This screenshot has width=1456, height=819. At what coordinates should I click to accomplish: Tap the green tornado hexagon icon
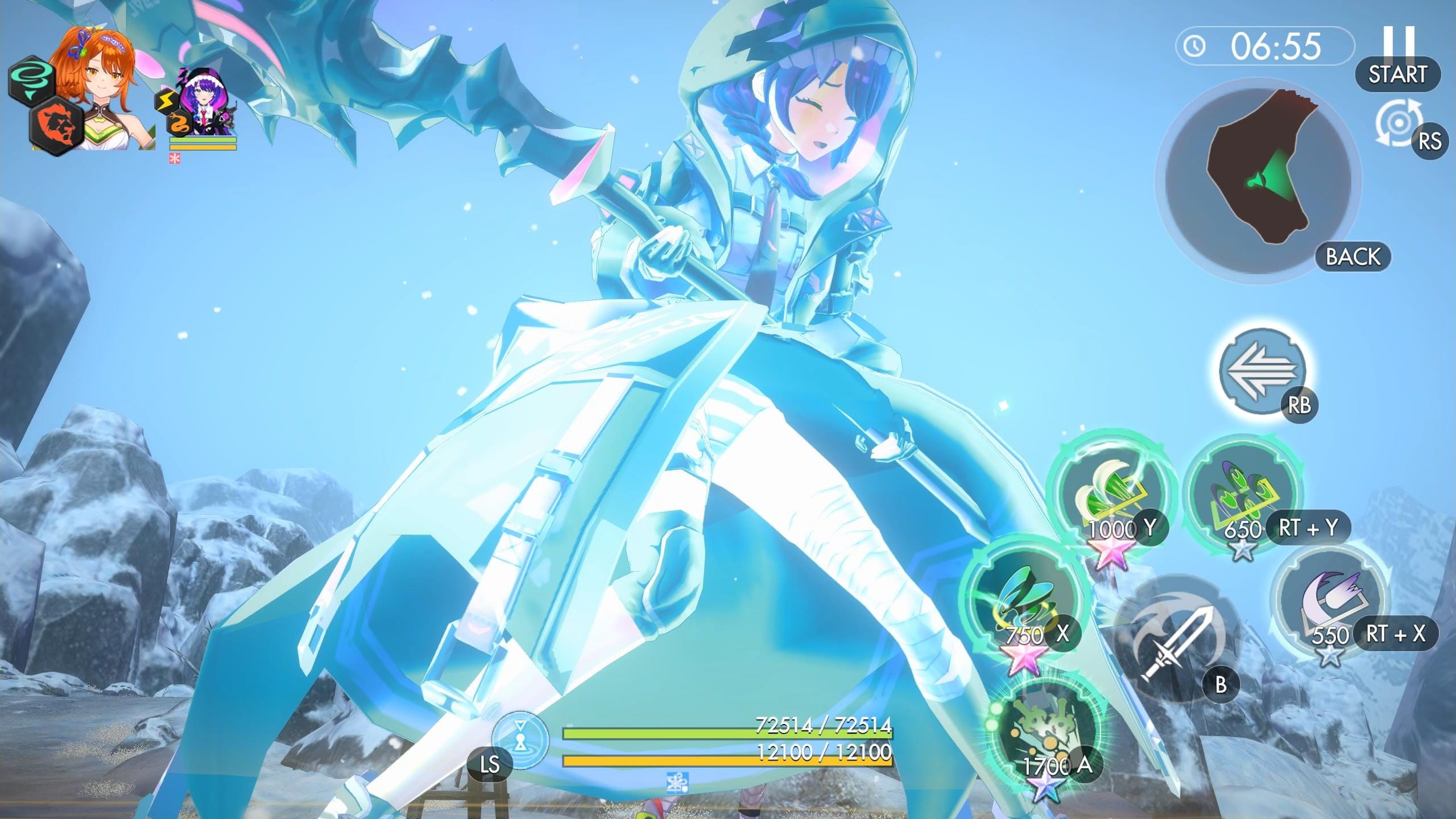point(31,81)
